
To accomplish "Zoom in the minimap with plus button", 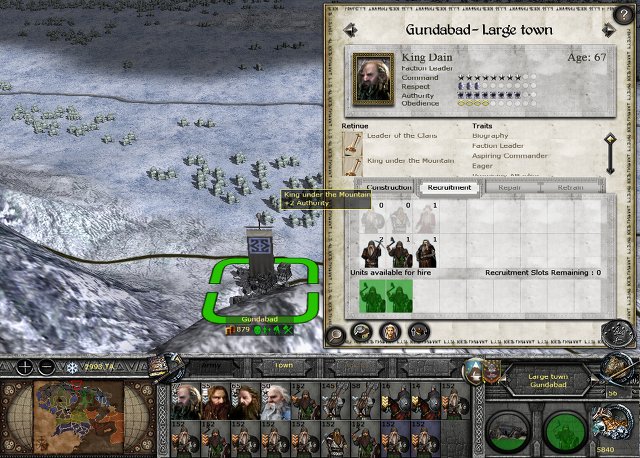I will point(24,367).
